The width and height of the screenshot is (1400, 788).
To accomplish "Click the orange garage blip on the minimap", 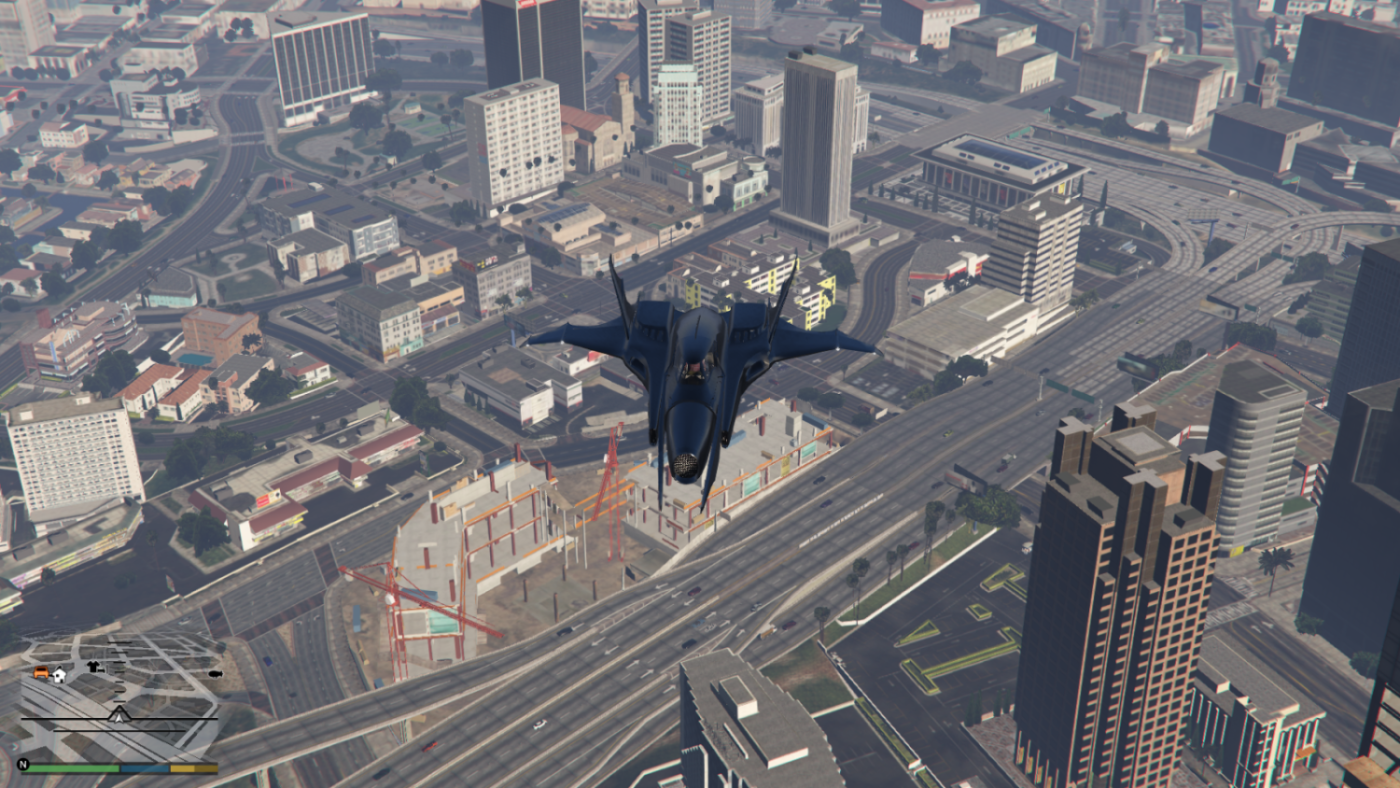I will (x=41, y=673).
